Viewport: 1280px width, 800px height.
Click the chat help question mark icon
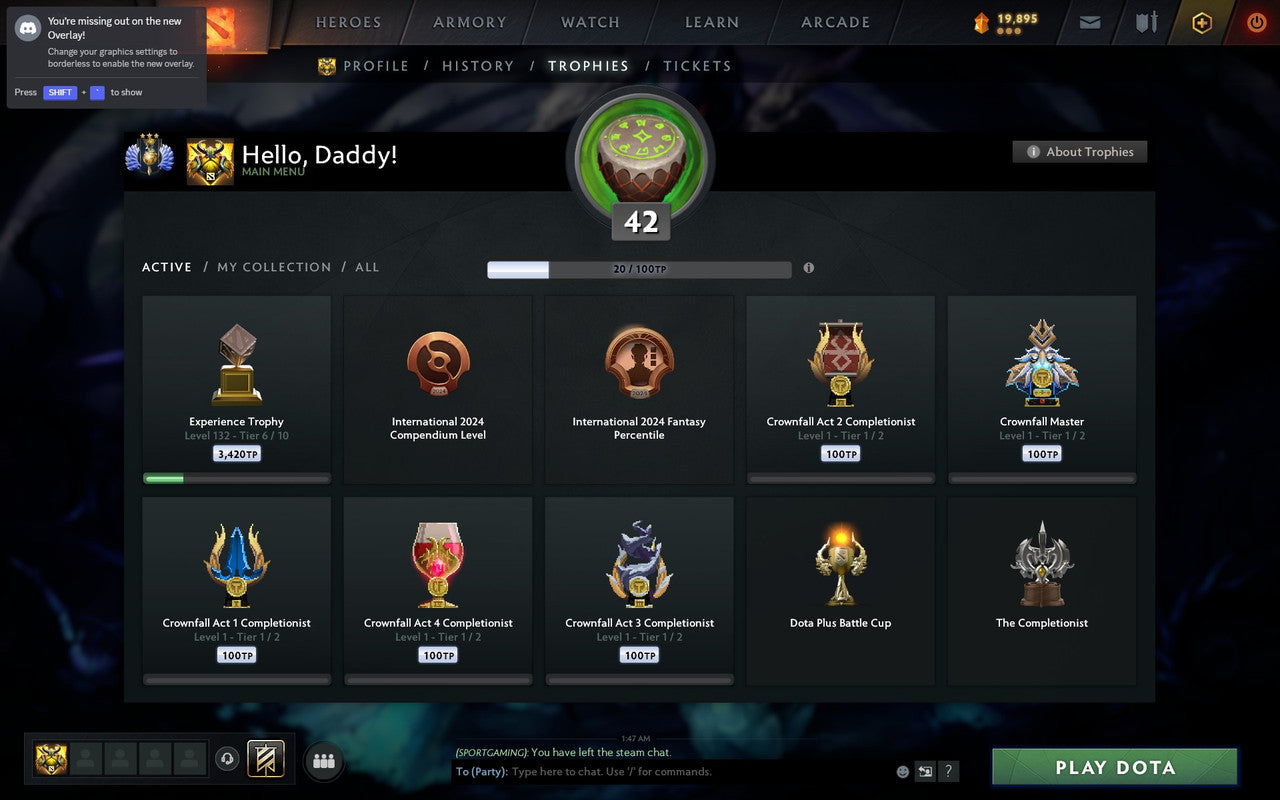(x=948, y=771)
